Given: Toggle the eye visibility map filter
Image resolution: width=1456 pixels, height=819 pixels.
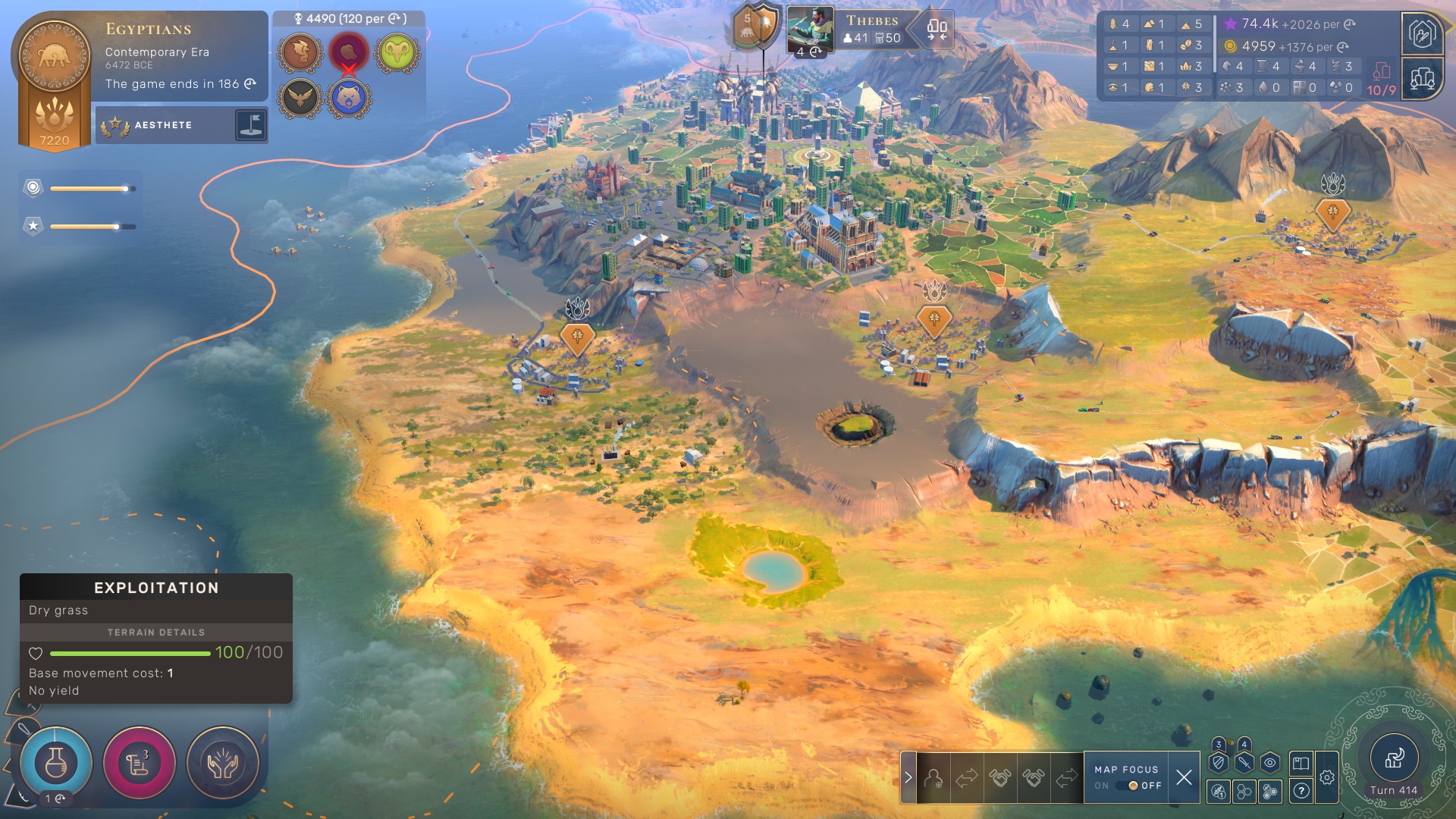Looking at the screenshot, I should (x=1270, y=764).
